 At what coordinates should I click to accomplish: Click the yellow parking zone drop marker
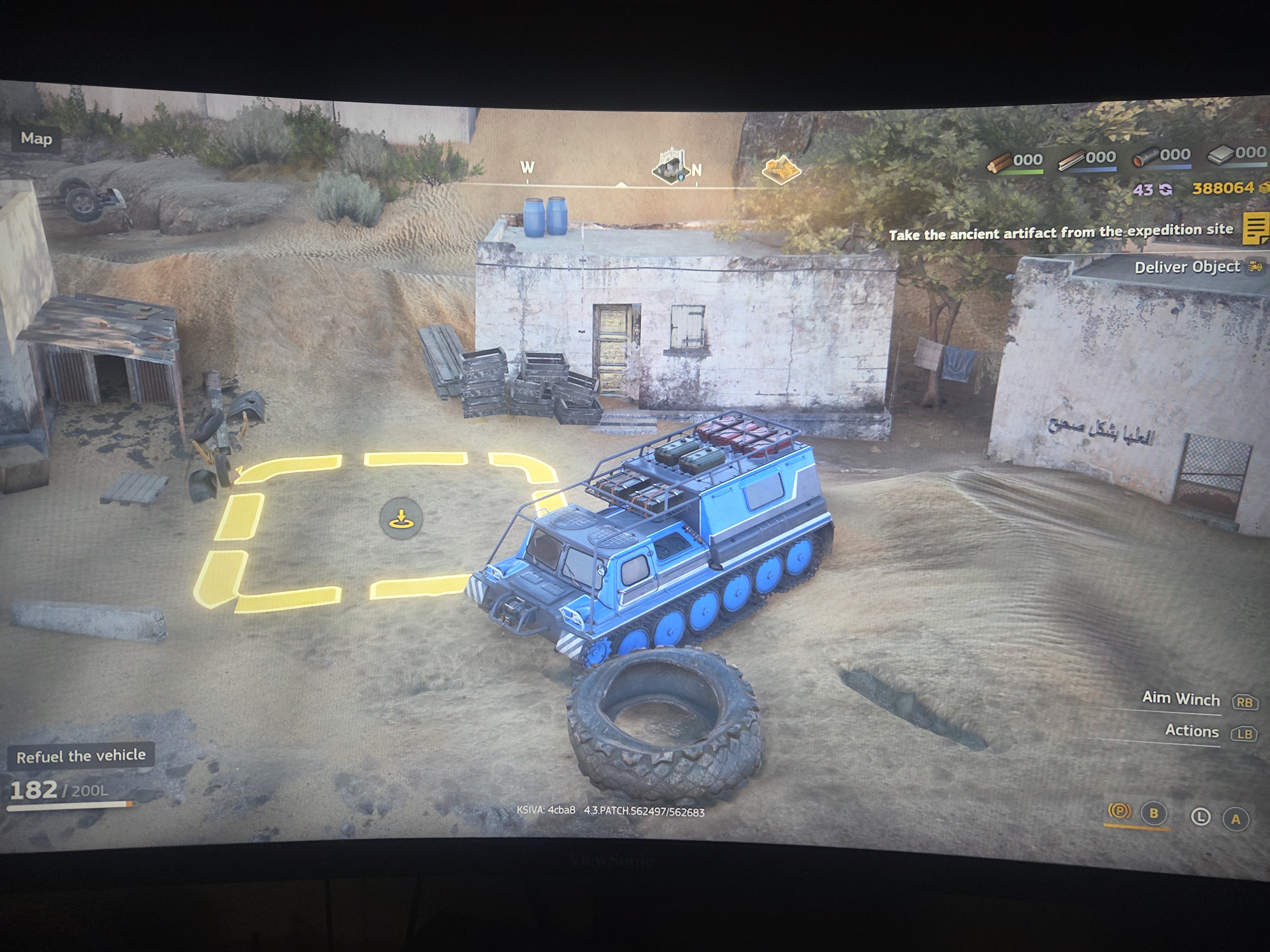pyautogui.click(x=402, y=517)
